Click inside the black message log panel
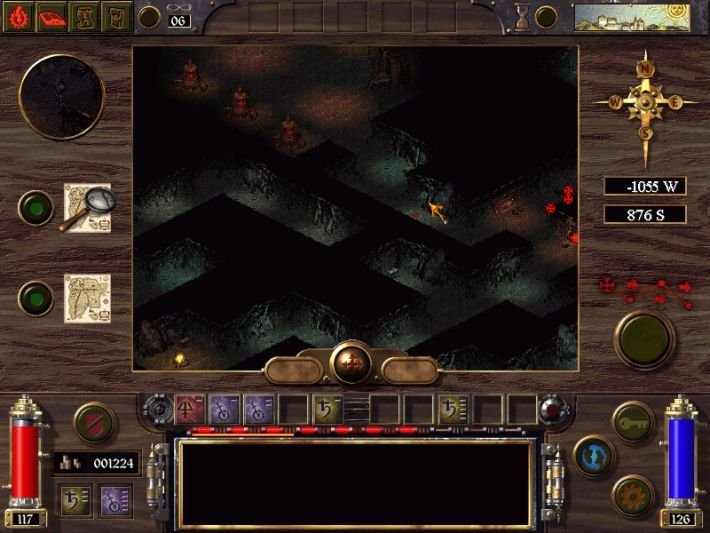The image size is (710, 533). click(355, 482)
